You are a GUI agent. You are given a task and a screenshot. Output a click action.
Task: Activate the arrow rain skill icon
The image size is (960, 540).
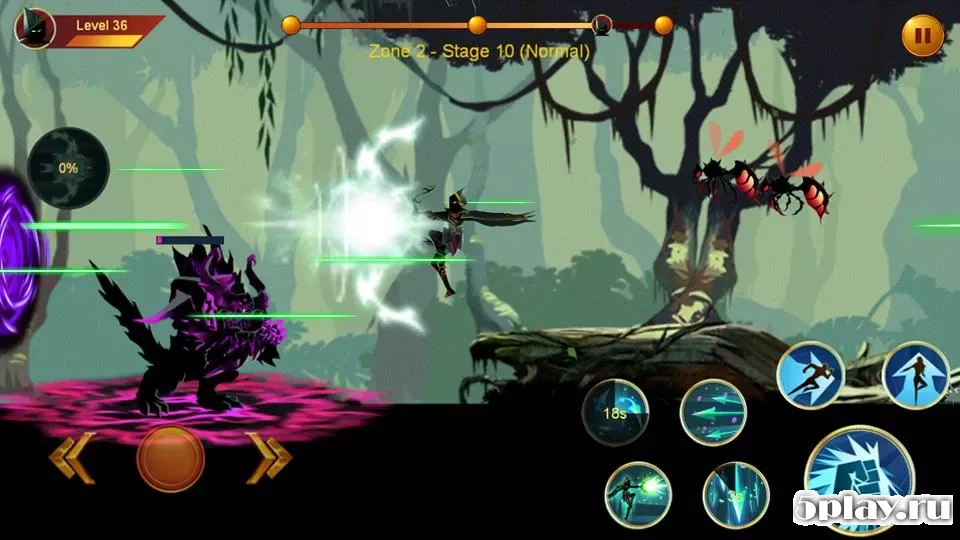735,494
